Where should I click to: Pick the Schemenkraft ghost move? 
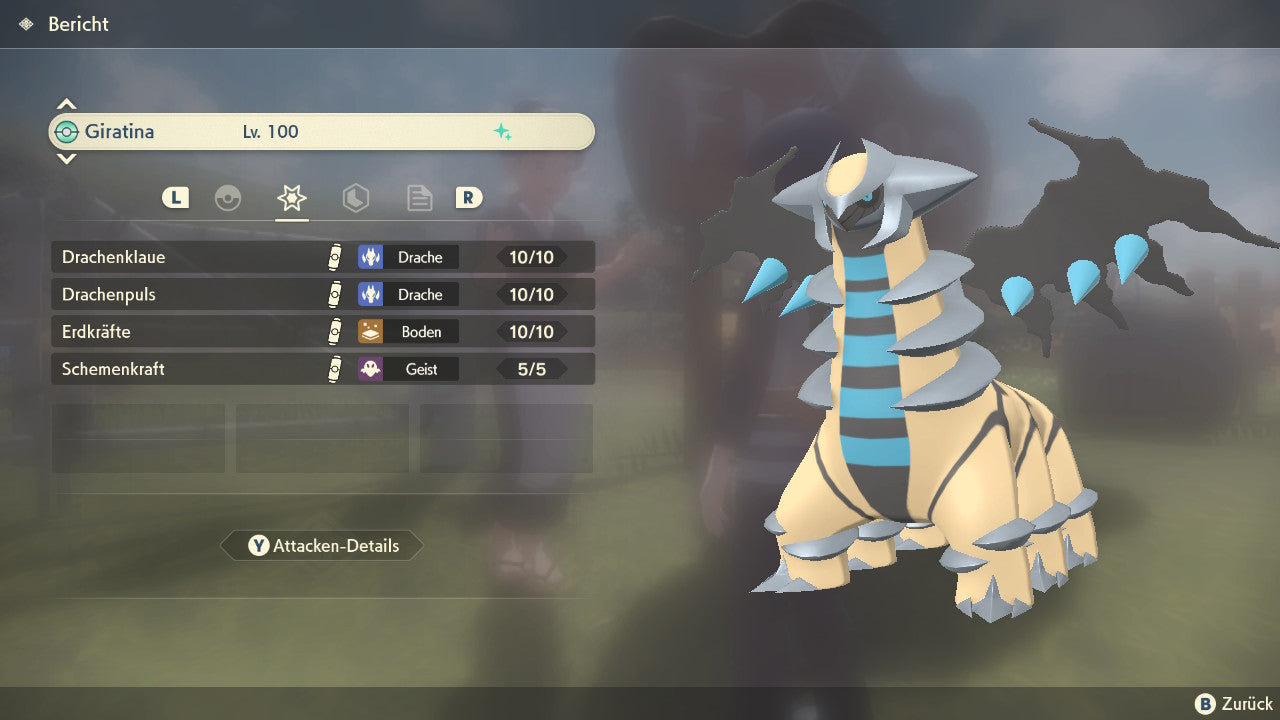click(322, 369)
